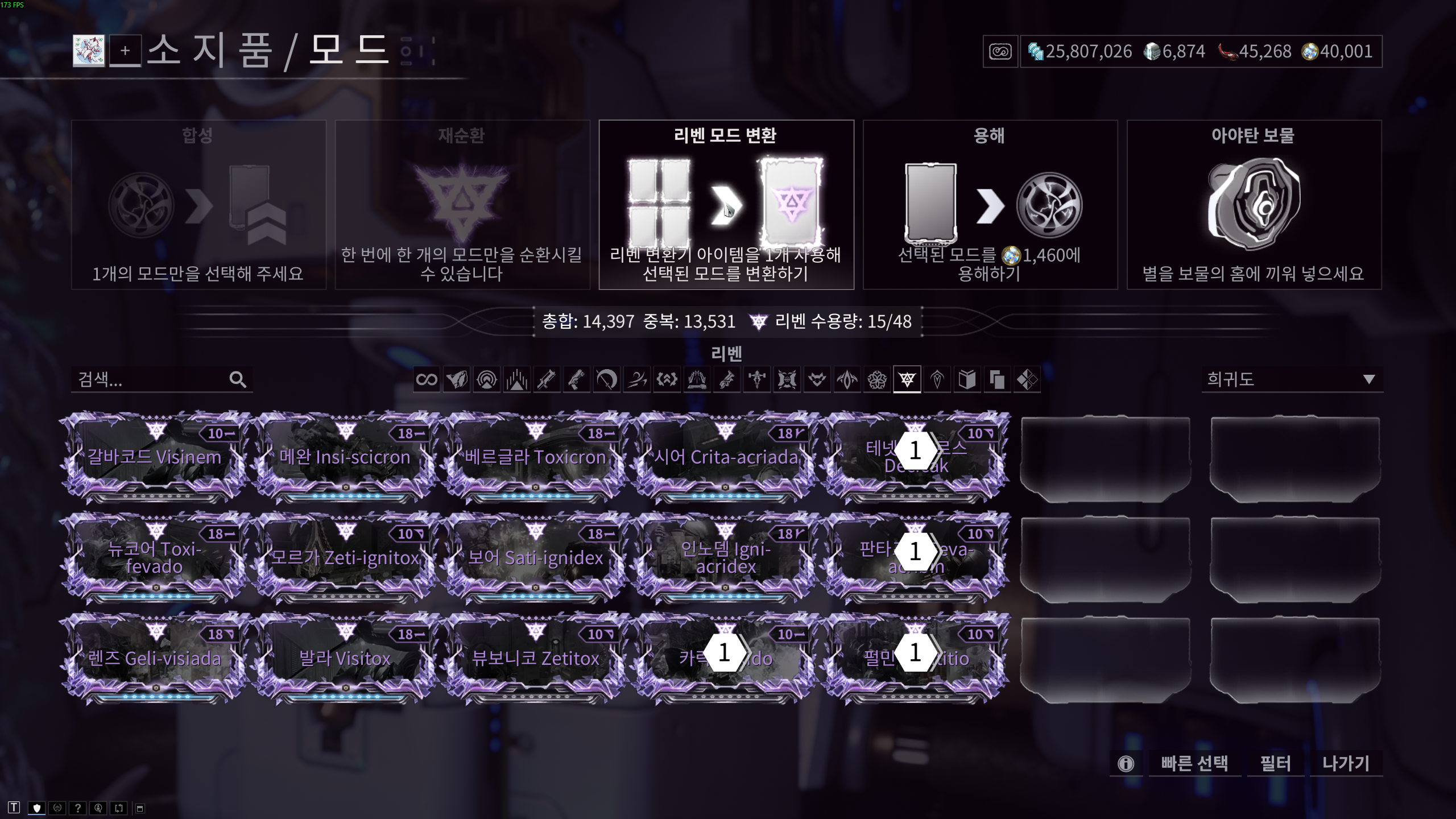This screenshot has width=1456, height=819.
Task: Pick the 발라 Visitox riven card
Action: coord(345,659)
